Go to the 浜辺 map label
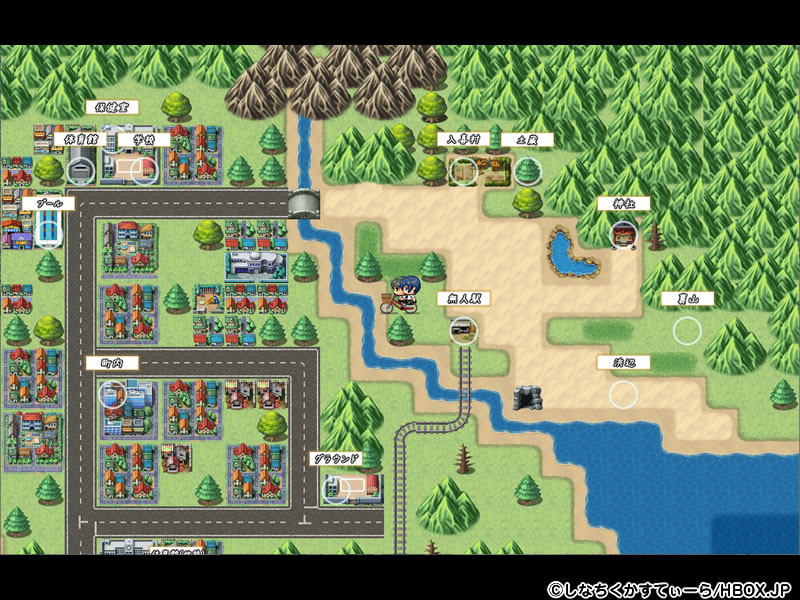Screen dimensions: 800x600 click(624, 363)
